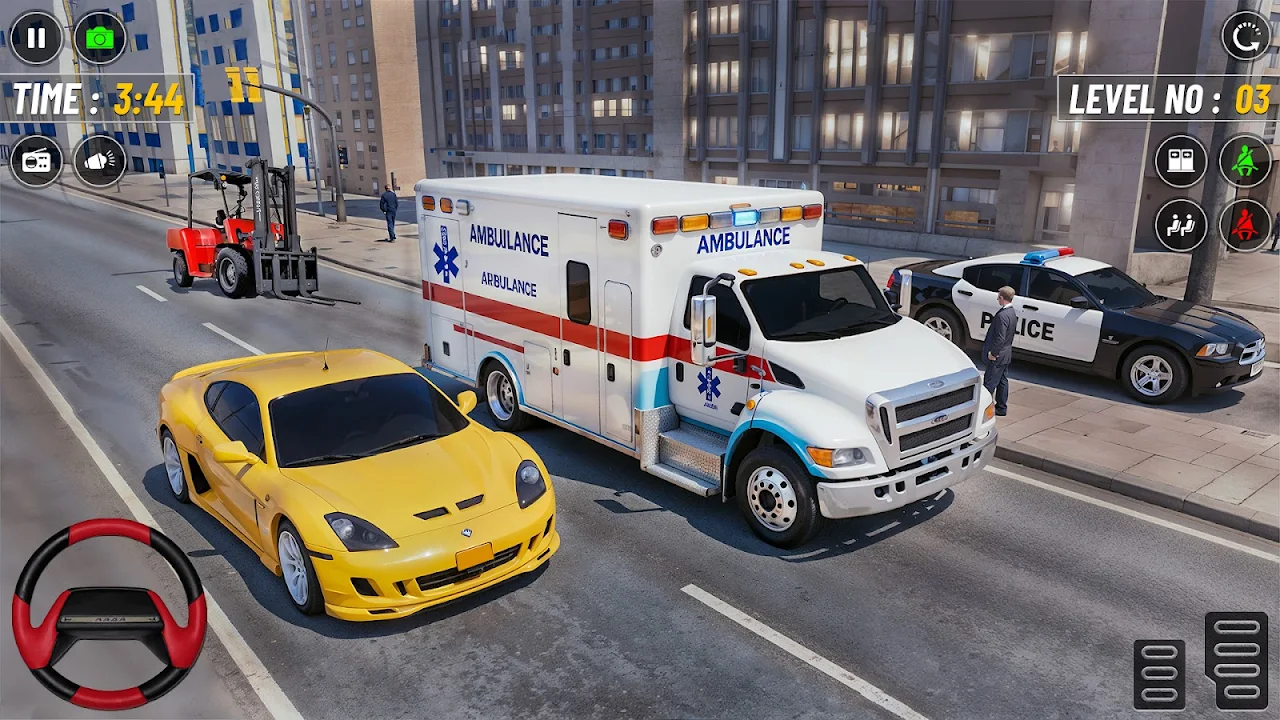Select the seated passengers icon
Viewport: 1280px width, 720px height.
point(1181,225)
